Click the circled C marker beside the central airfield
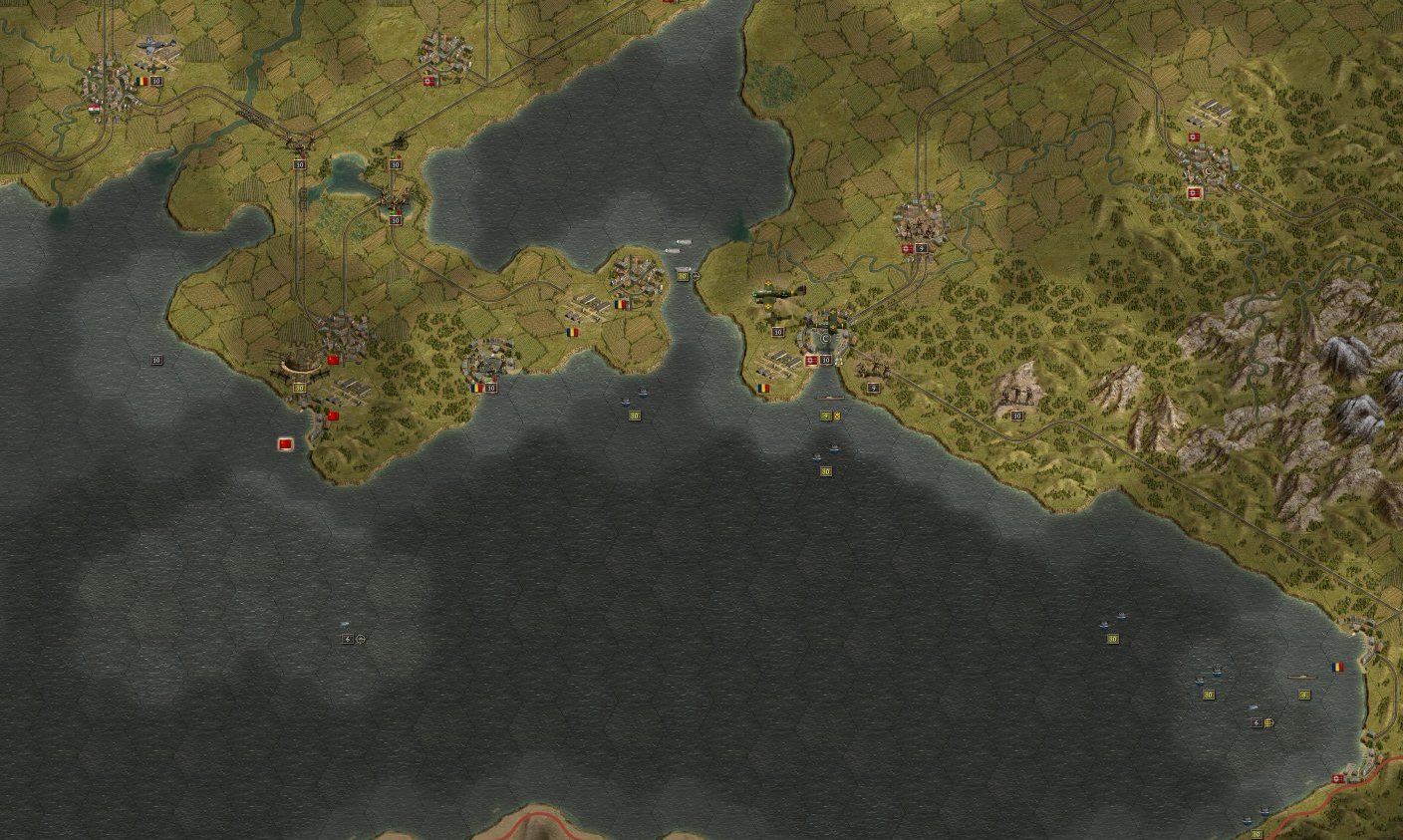The width and height of the screenshot is (1403, 840). pos(825,338)
